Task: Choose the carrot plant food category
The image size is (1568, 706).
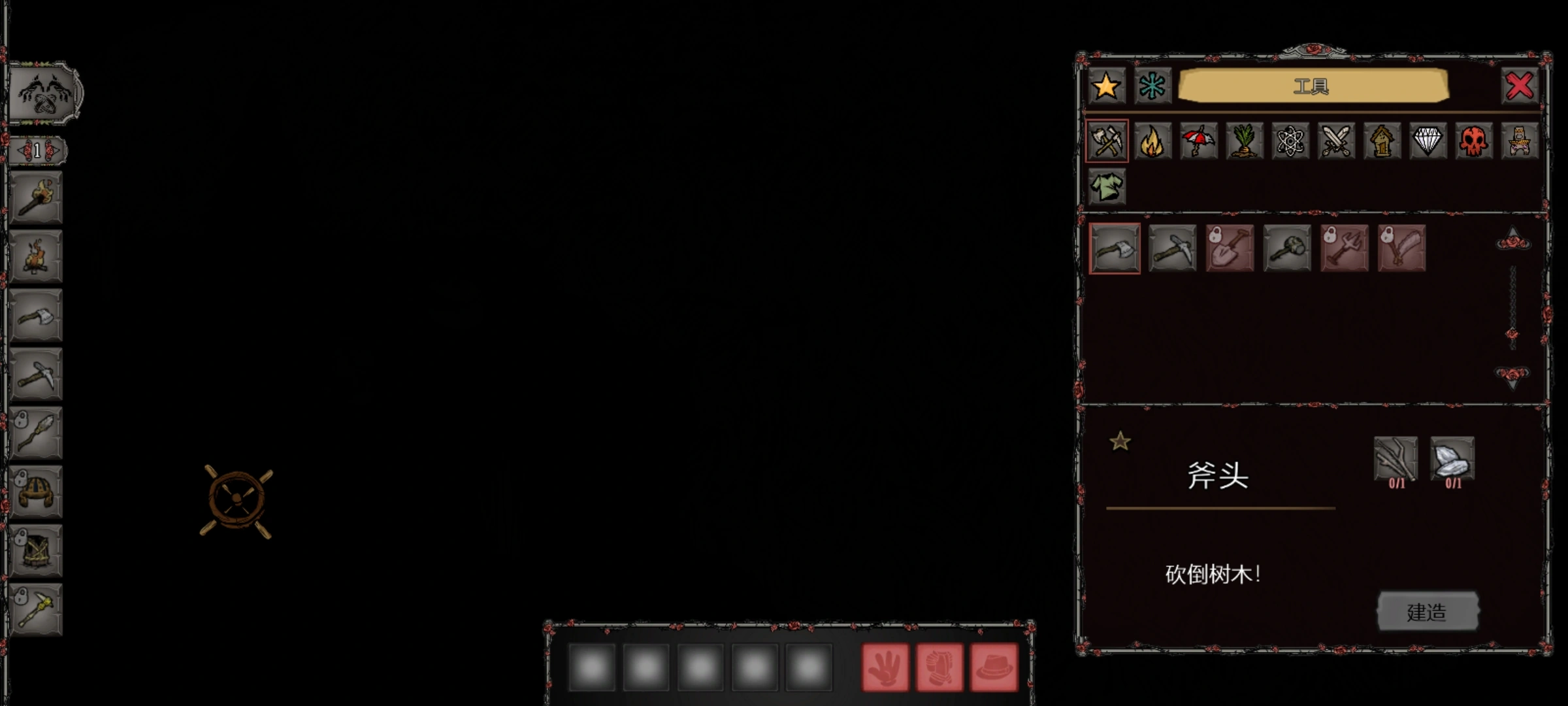Action: pos(1244,141)
